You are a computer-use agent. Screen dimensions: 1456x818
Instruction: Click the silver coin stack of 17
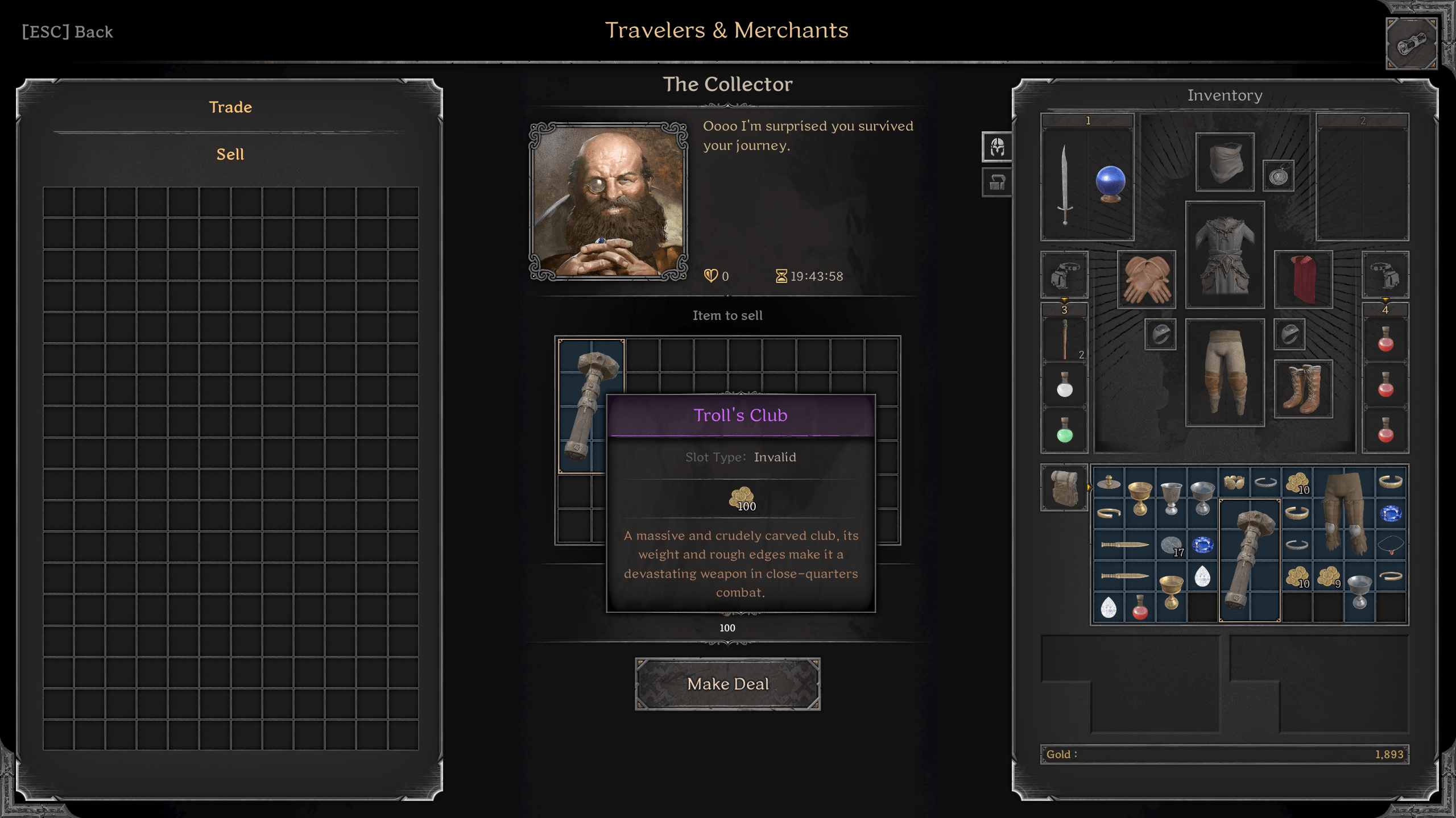pos(1171,546)
